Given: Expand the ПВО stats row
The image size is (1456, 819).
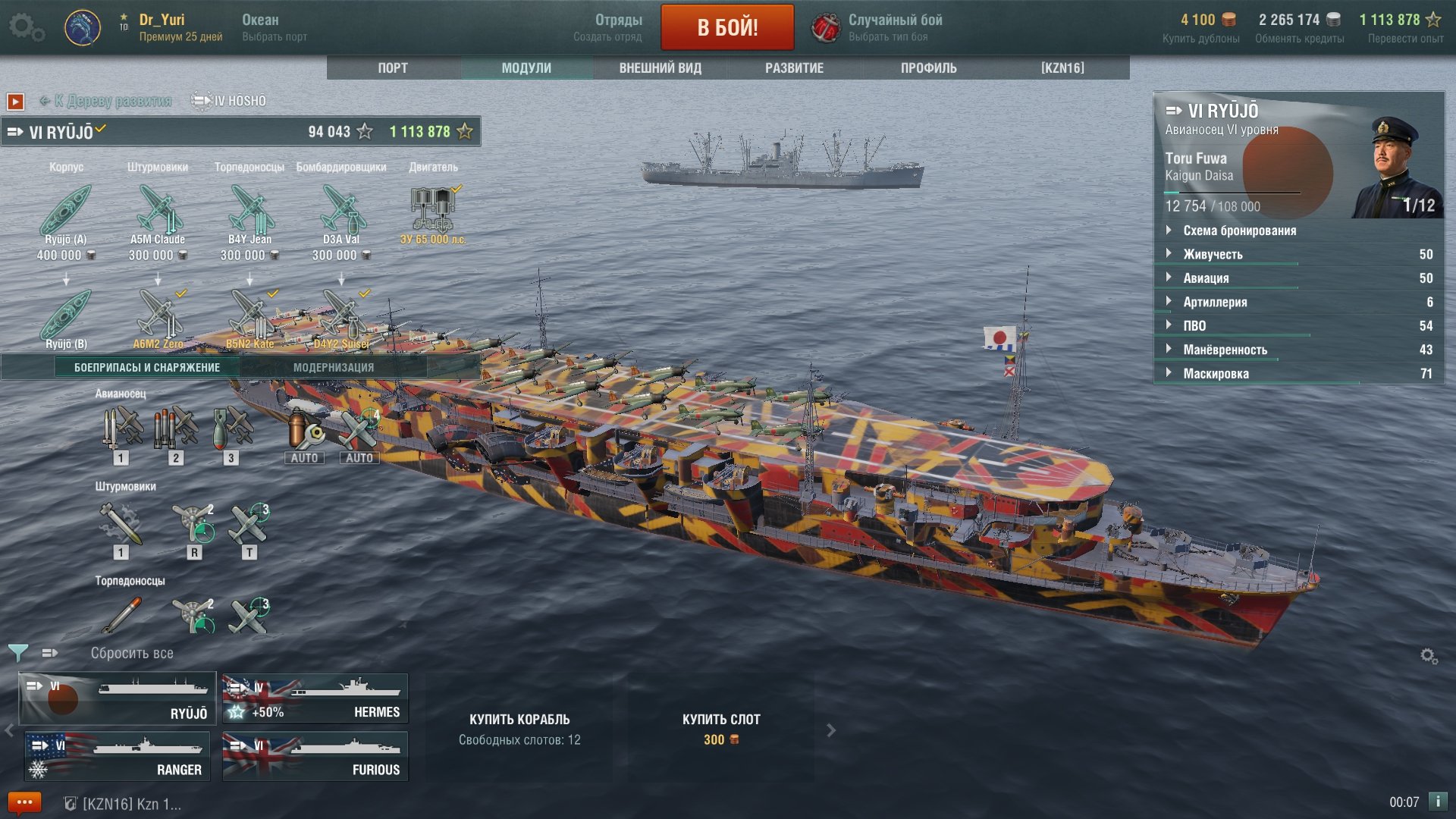Looking at the screenshot, I should point(1194,326).
